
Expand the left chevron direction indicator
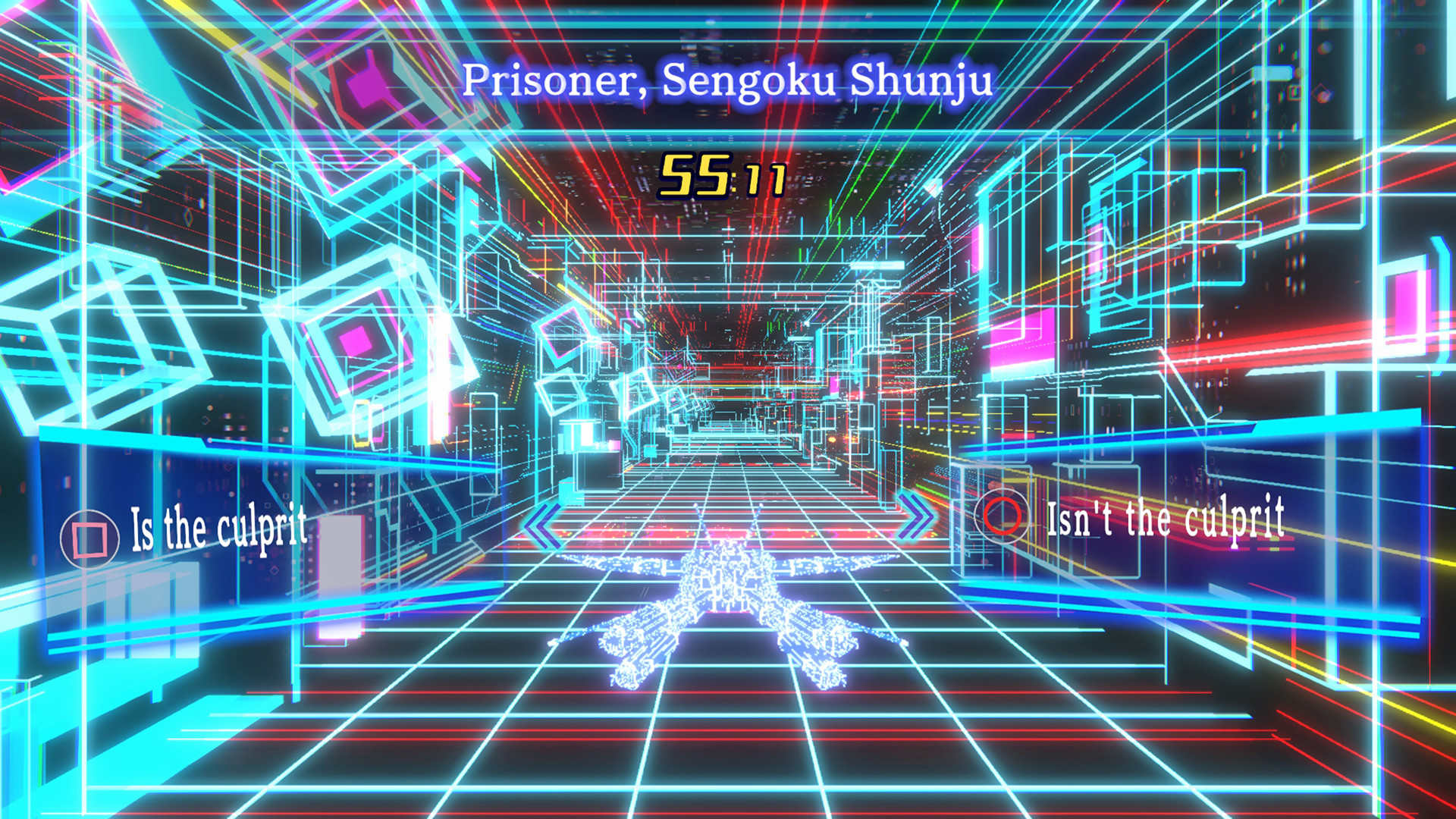pyautogui.click(x=544, y=522)
